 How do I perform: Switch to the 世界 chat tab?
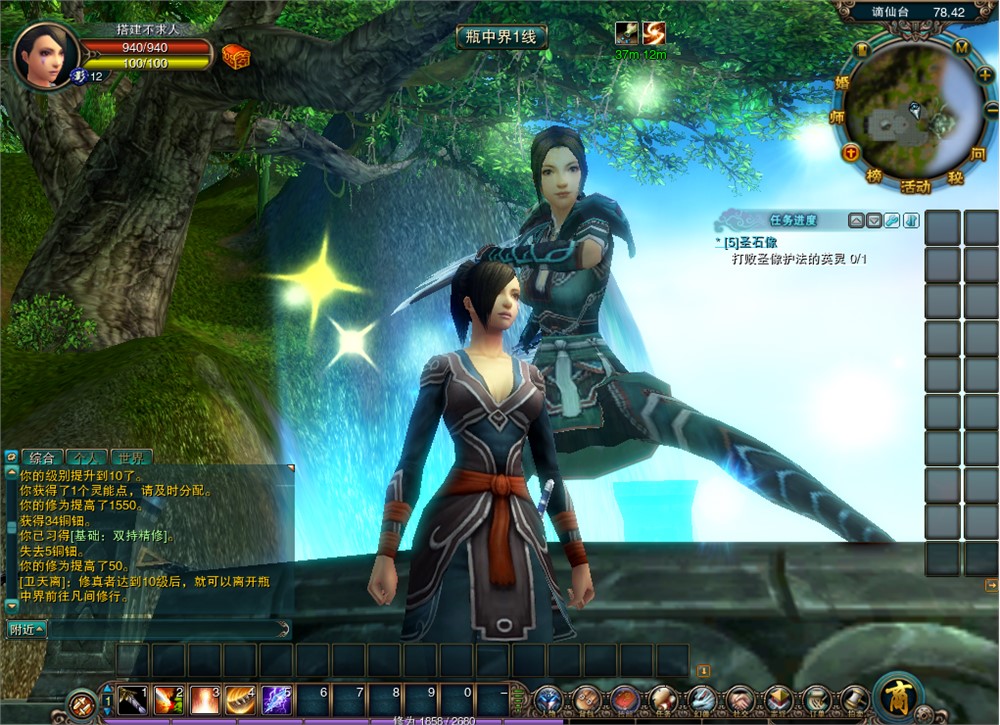(131, 458)
